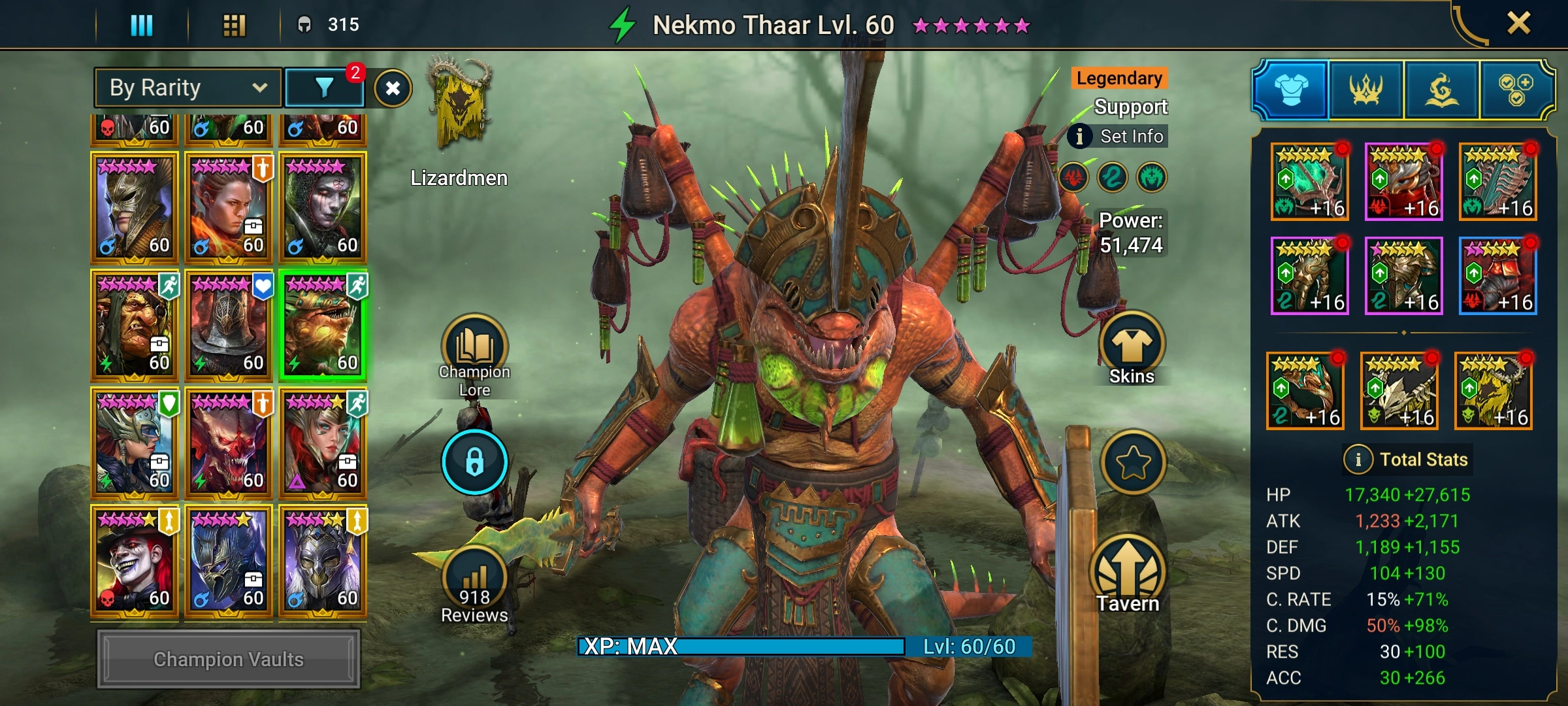Toggle the champion lock padlock
The width and height of the screenshot is (1568, 706).
coord(474,462)
